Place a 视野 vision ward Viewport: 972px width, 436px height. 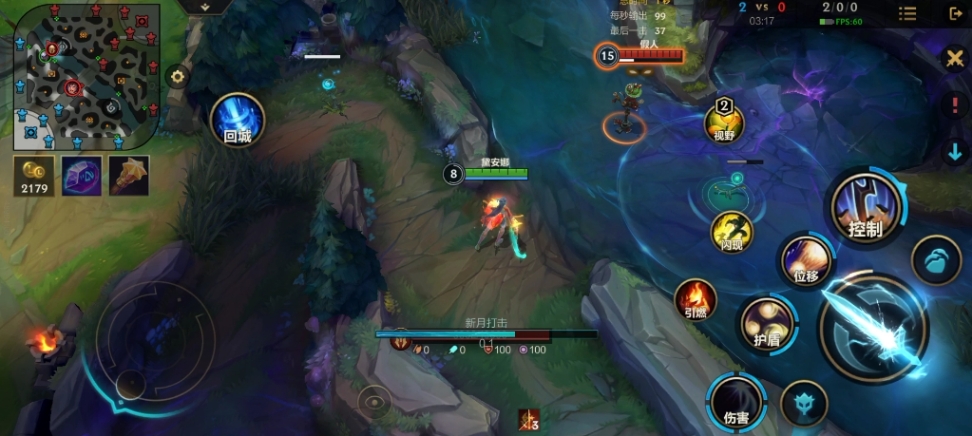pos(725,121)
